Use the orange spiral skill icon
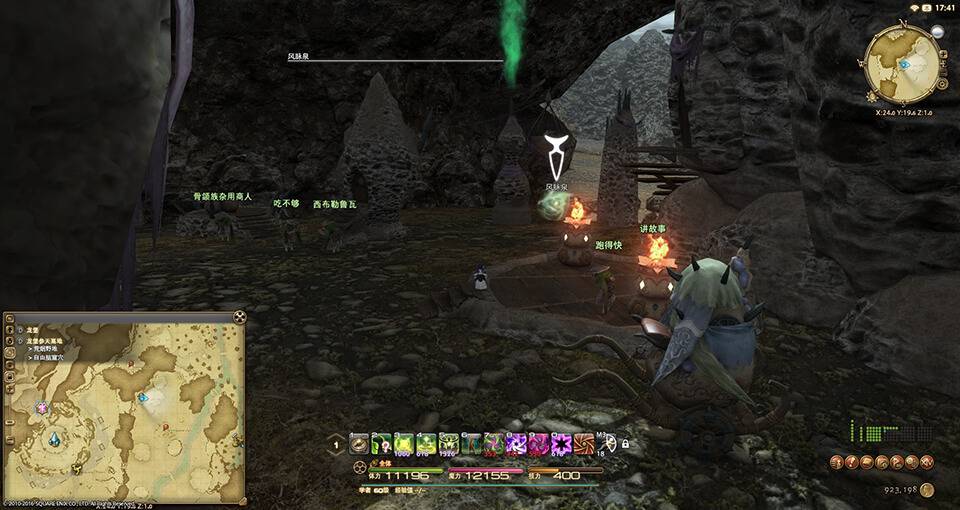 click(584, 444)
